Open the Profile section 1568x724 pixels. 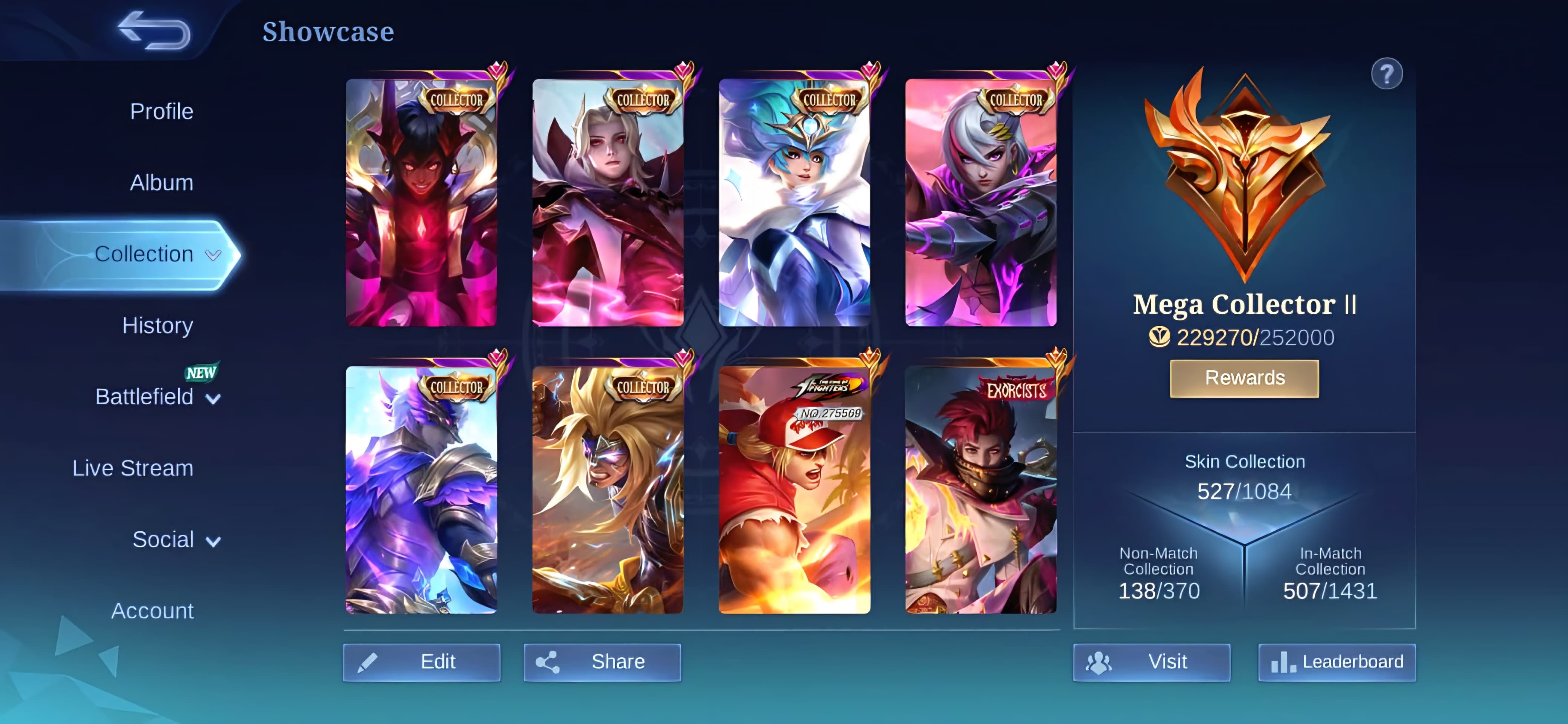tap(161, 112)
